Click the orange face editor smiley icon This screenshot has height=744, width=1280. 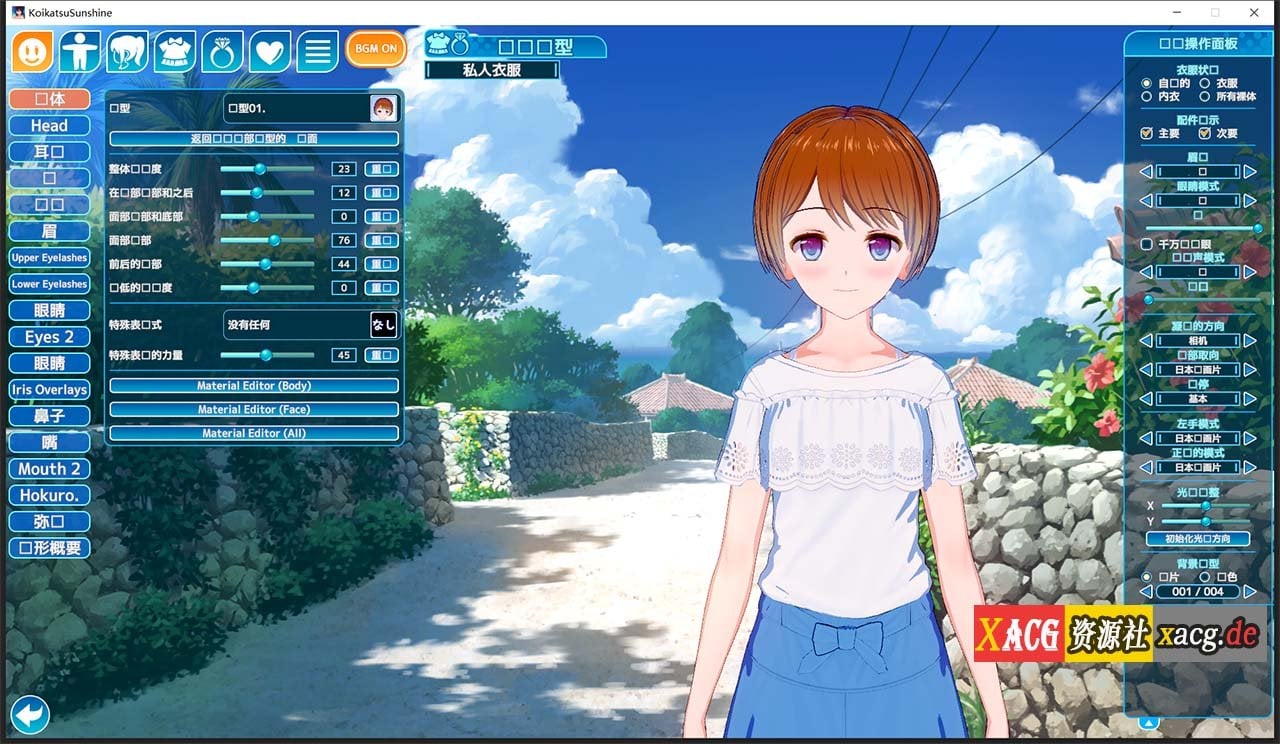click(x=31, y=49)
